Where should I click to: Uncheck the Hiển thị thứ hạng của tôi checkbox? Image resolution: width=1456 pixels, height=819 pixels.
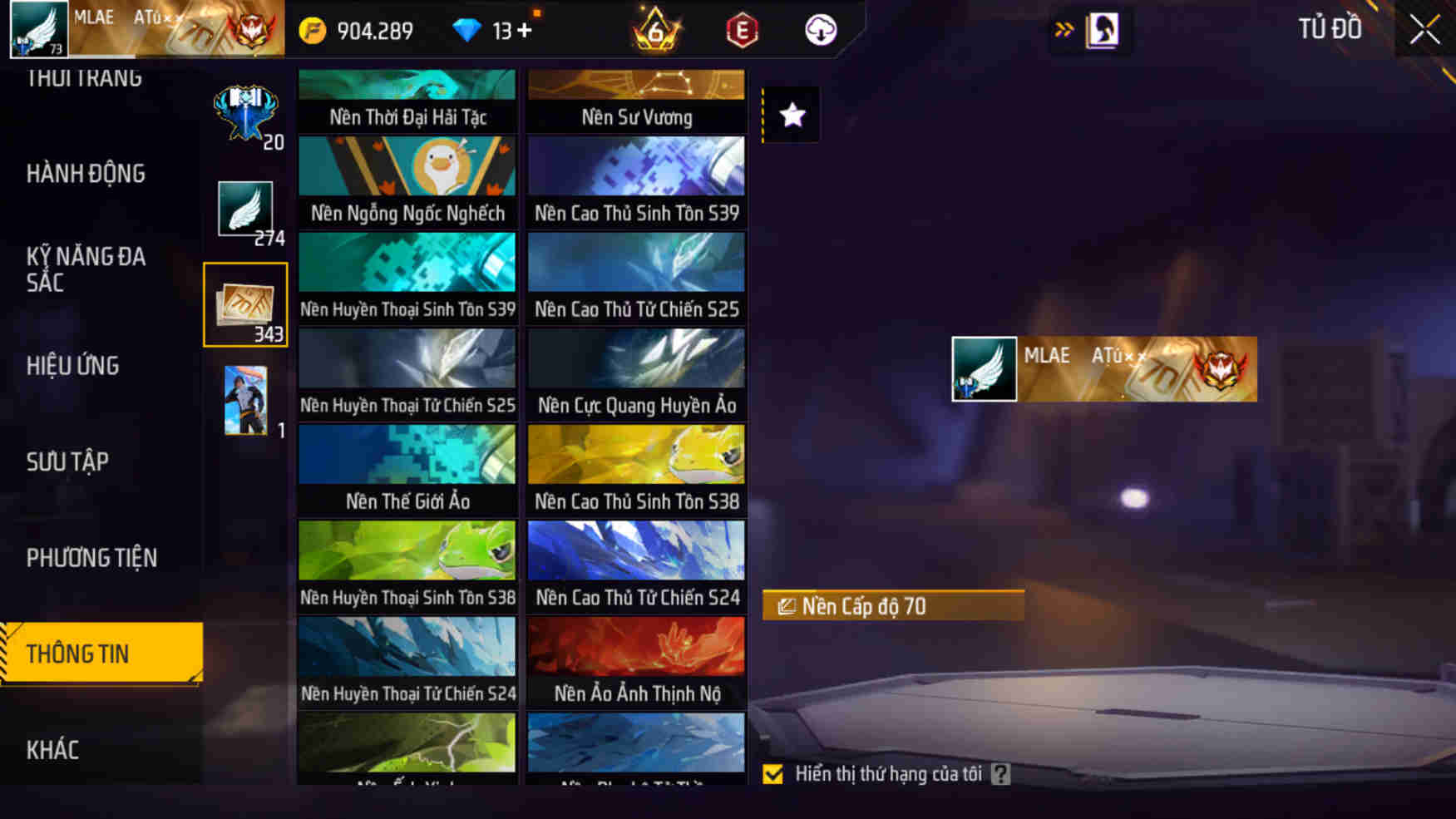773,776
